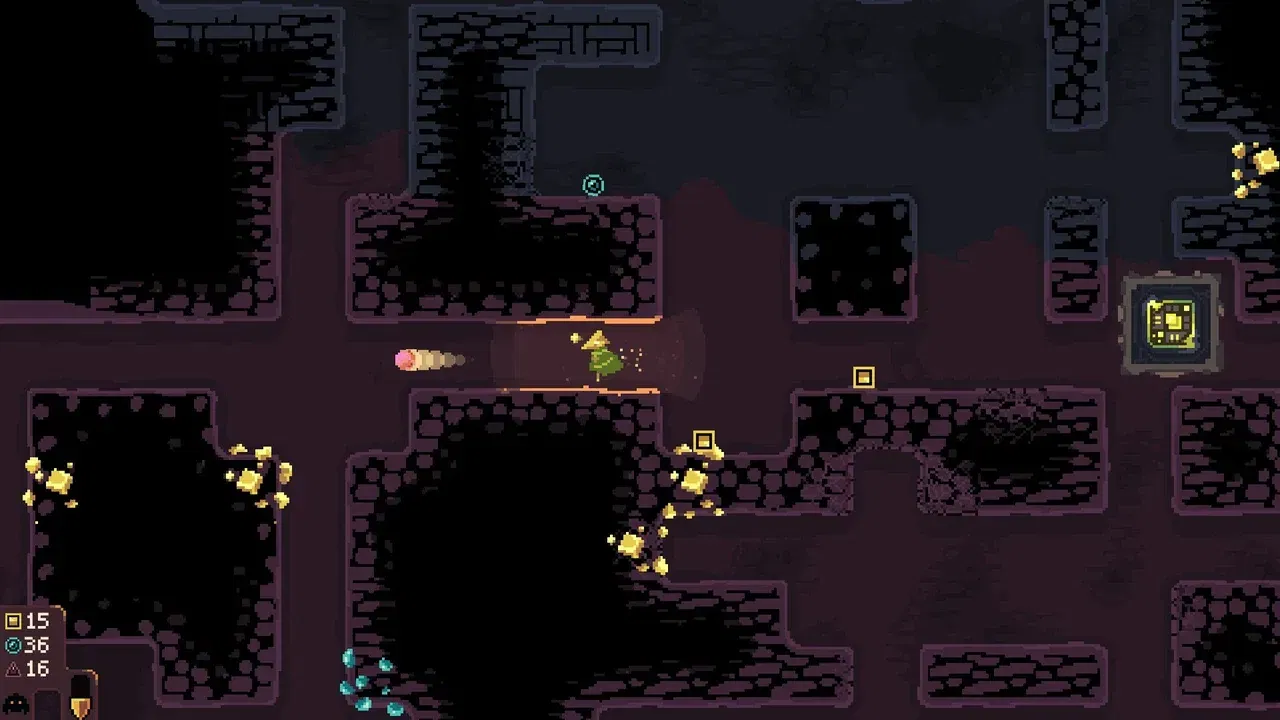Click the iron counter showing 15
The width and height of the screenshot is (1280, 720).
[x=38, y=620]
